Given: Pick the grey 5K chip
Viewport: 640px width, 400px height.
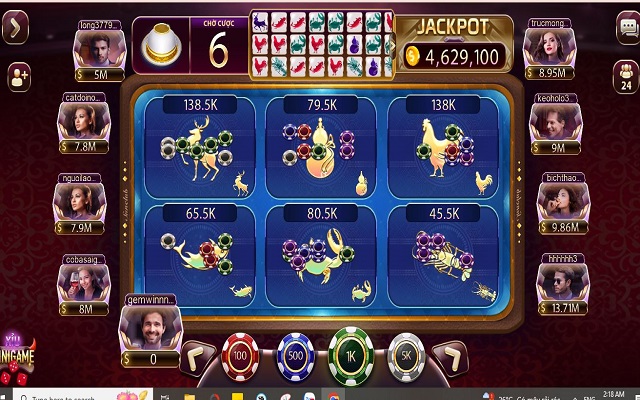Looking at the screenshot, I should coord(407,353).
